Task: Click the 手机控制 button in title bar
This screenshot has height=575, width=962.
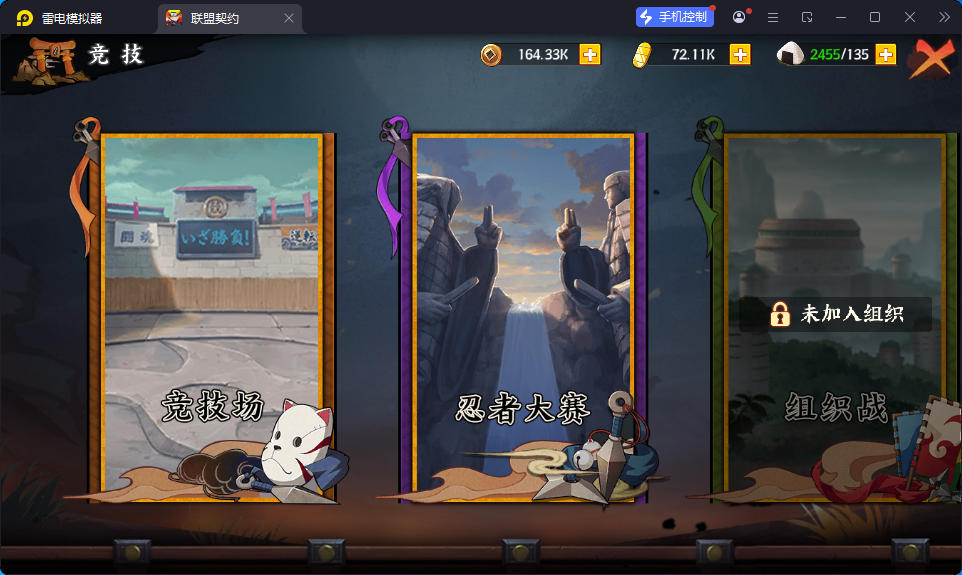Action: click(x=675, y=17)
